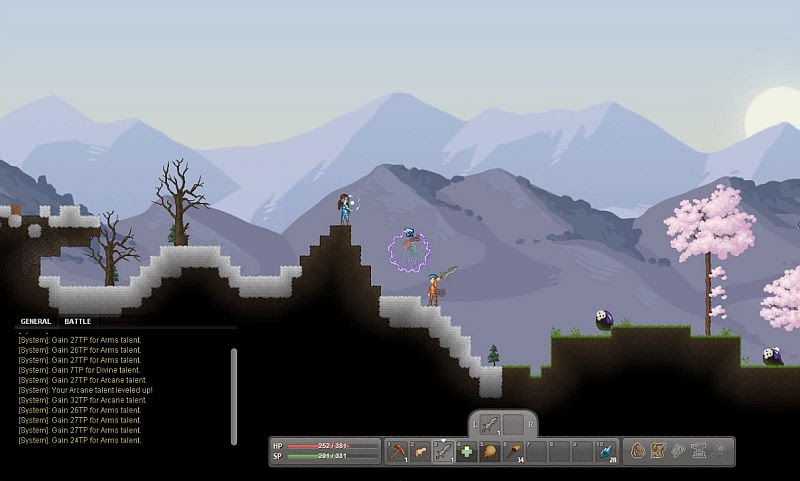Click the chat log scrollbar
The height and width of the screenshot is (481, 800).
point(234,395)
